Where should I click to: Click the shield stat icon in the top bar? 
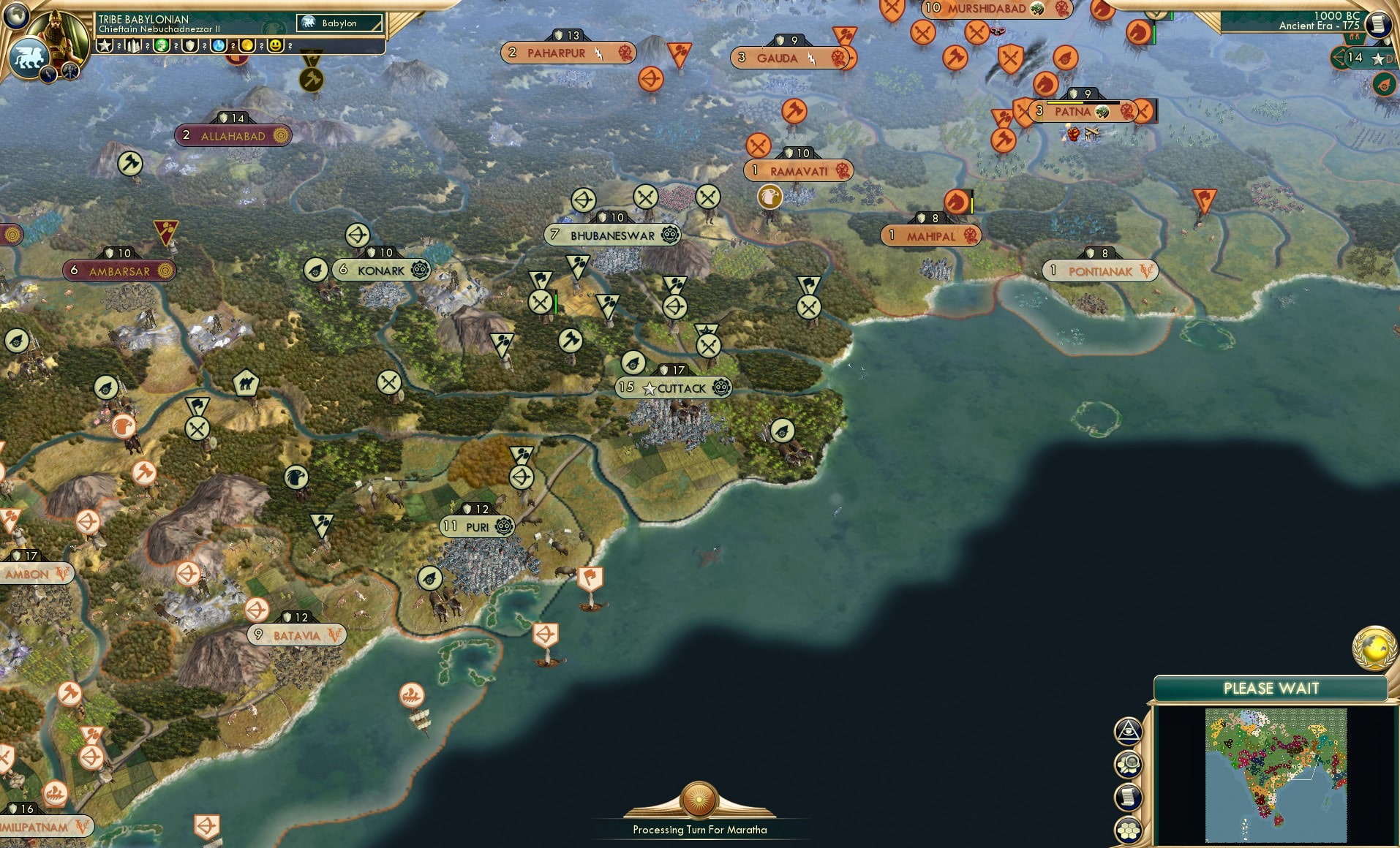(x=190, y=46)
